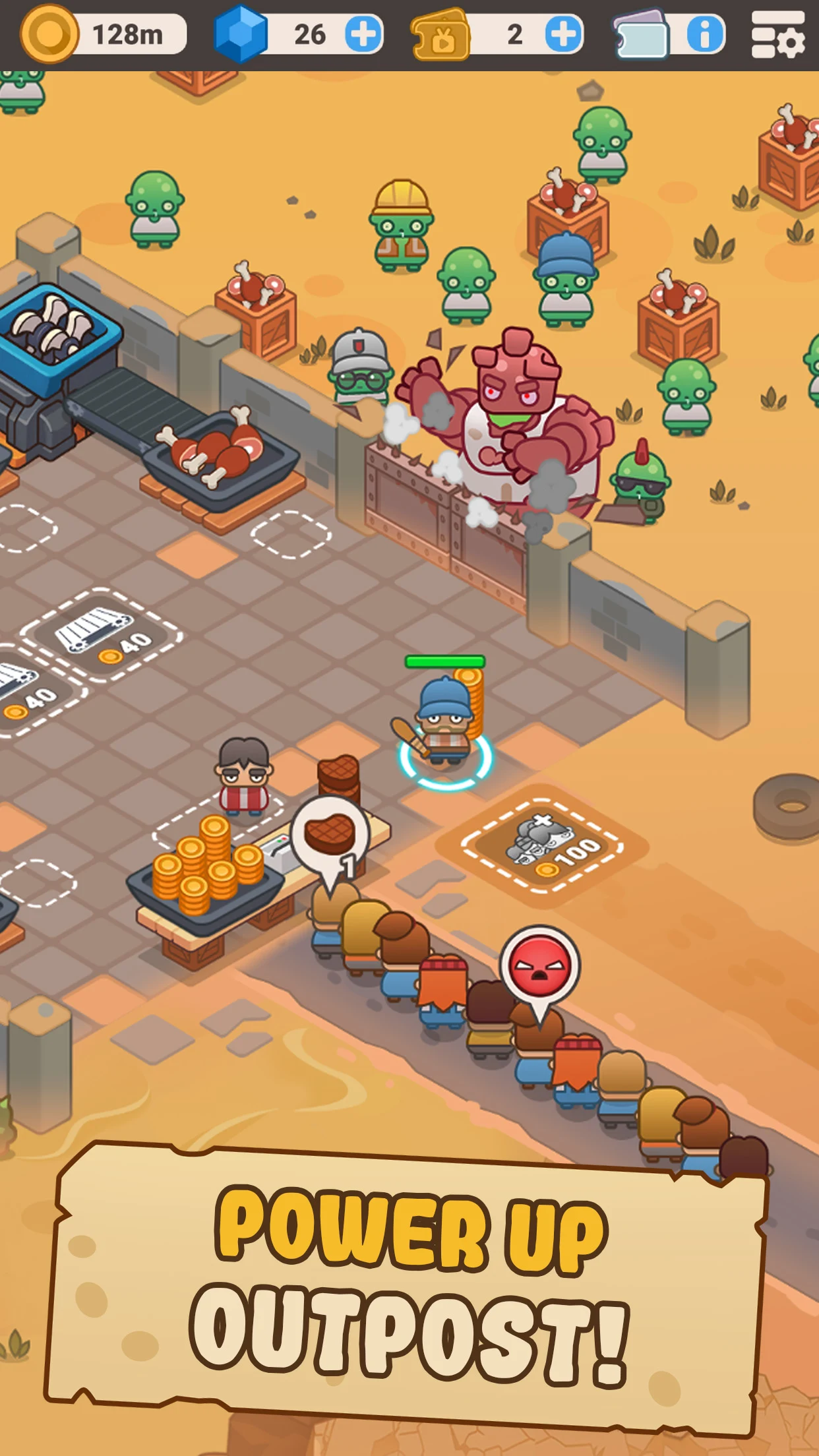The image size is (819, 1456).
Task: Open the settings menu with the gear icon
Action: tap(778, 36)
